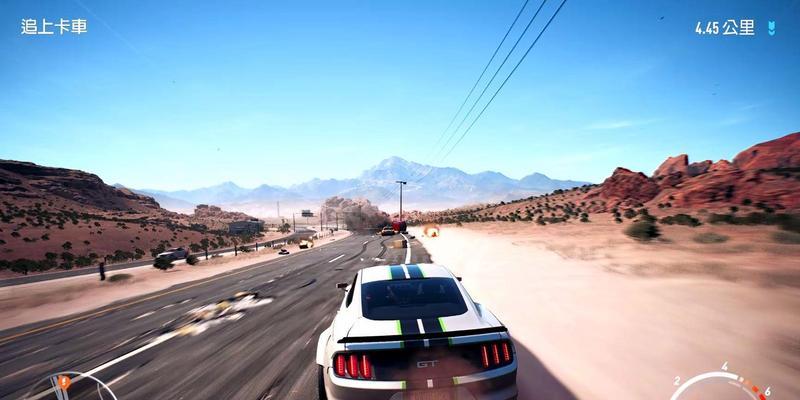Click the blue chevron distance marker icon
Viewport: 800px width, 400px height.
(770, 28)
